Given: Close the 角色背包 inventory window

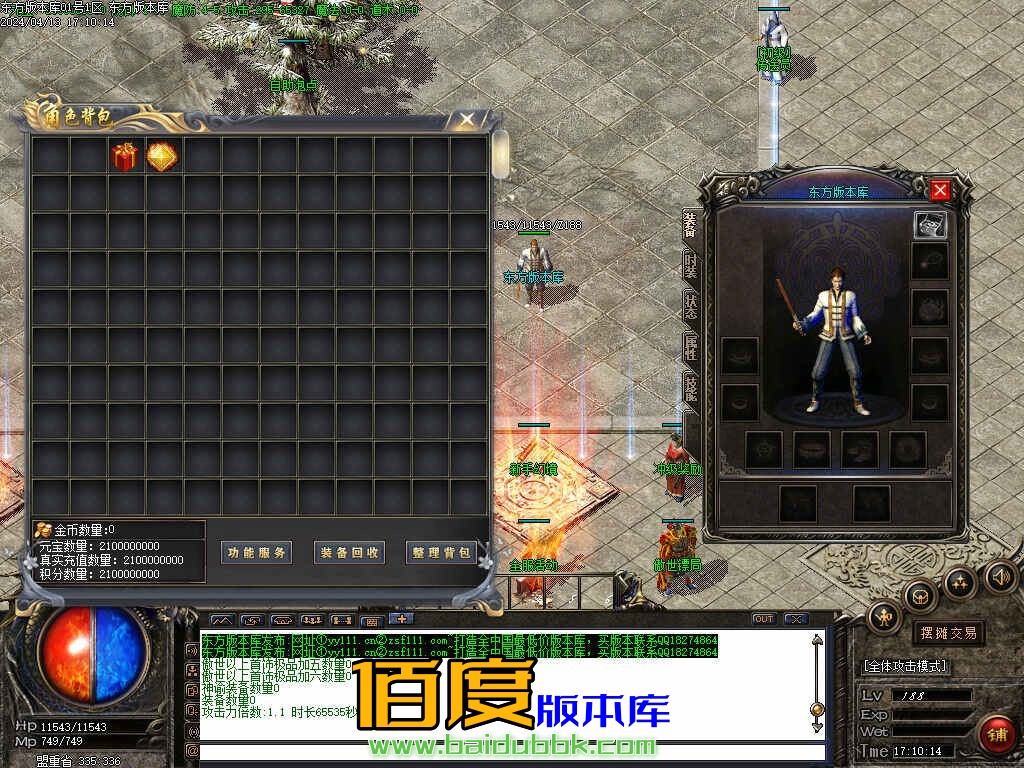Looking at the screenshot, I should [467, 120].
